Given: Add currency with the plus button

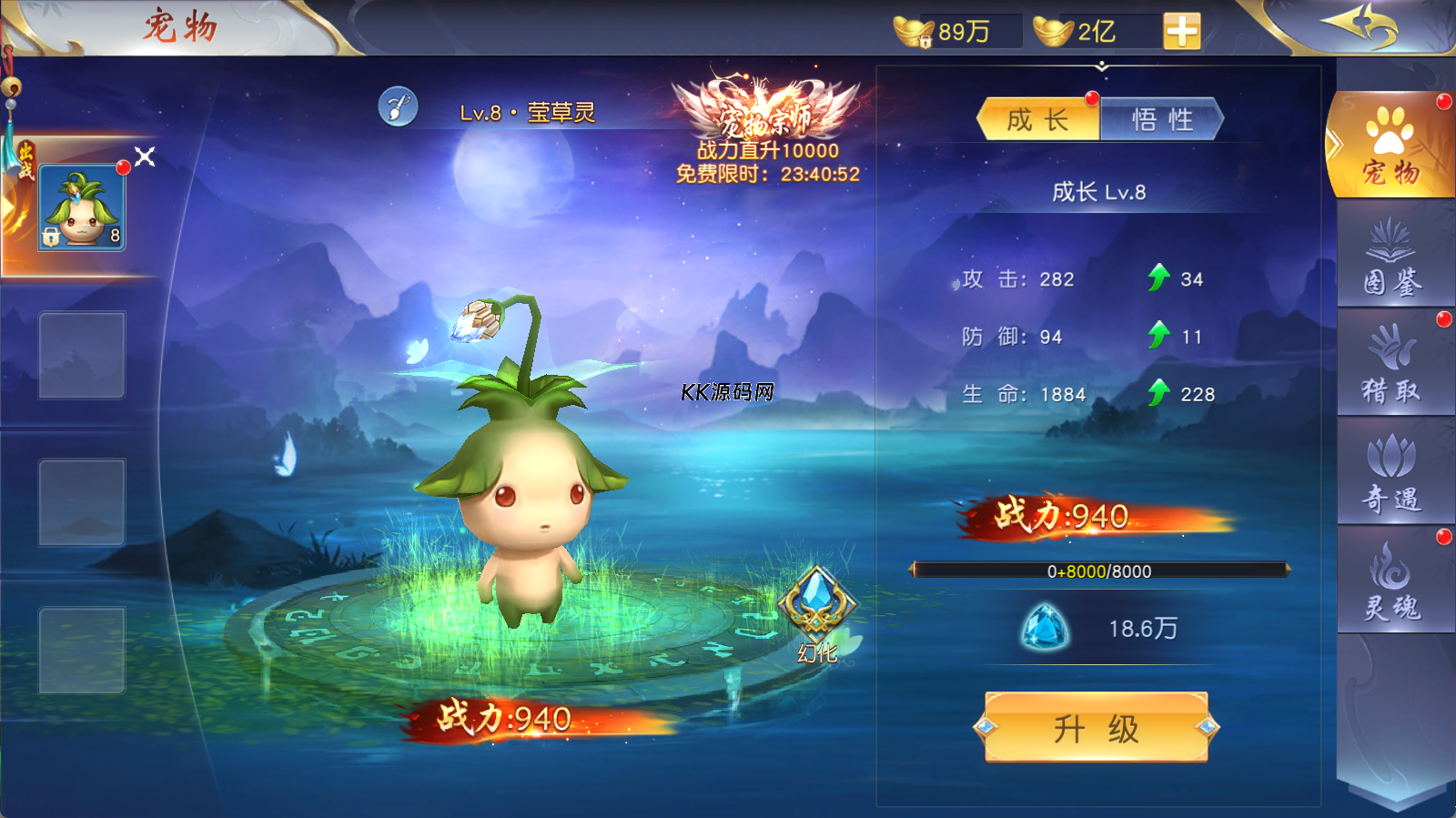Looking at the screenshot, I should click(x=1181, y=32).
